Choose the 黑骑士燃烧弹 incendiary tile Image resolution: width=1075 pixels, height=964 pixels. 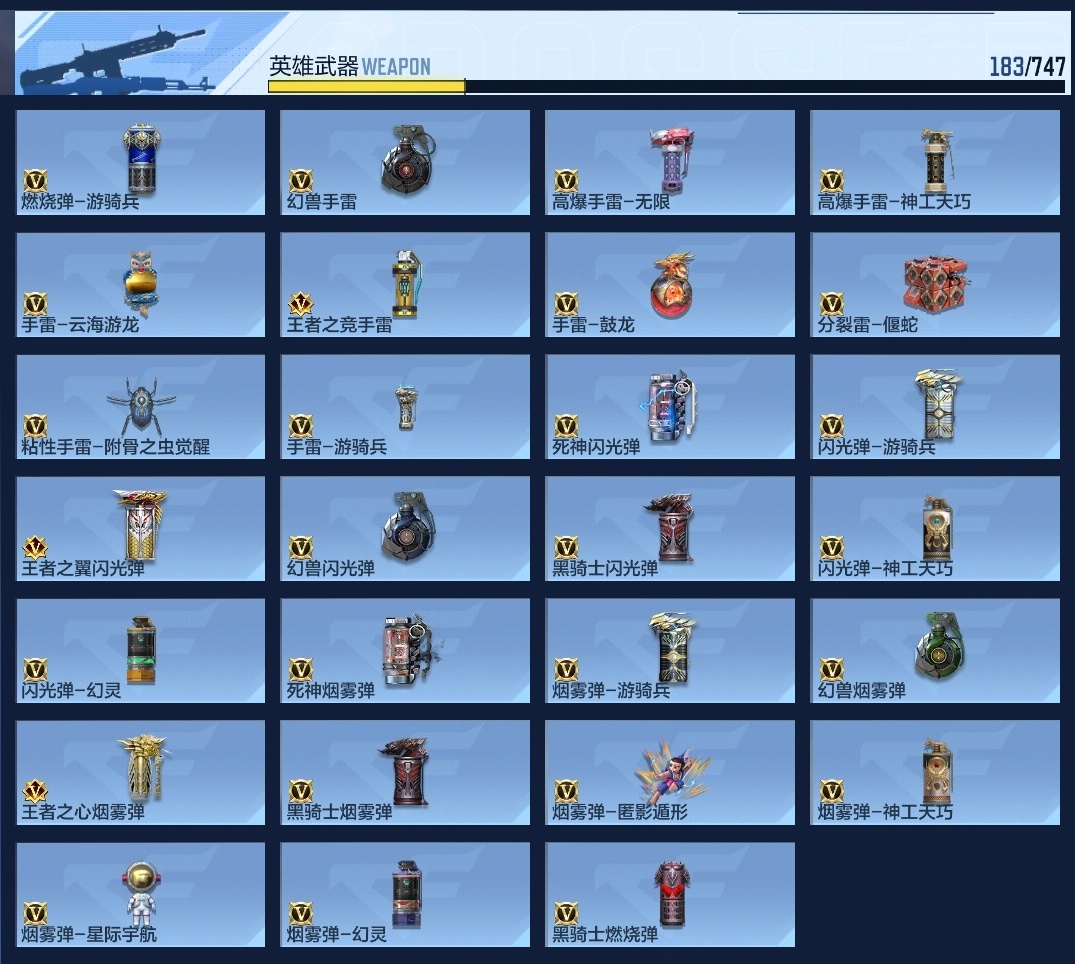pos(670,895)
